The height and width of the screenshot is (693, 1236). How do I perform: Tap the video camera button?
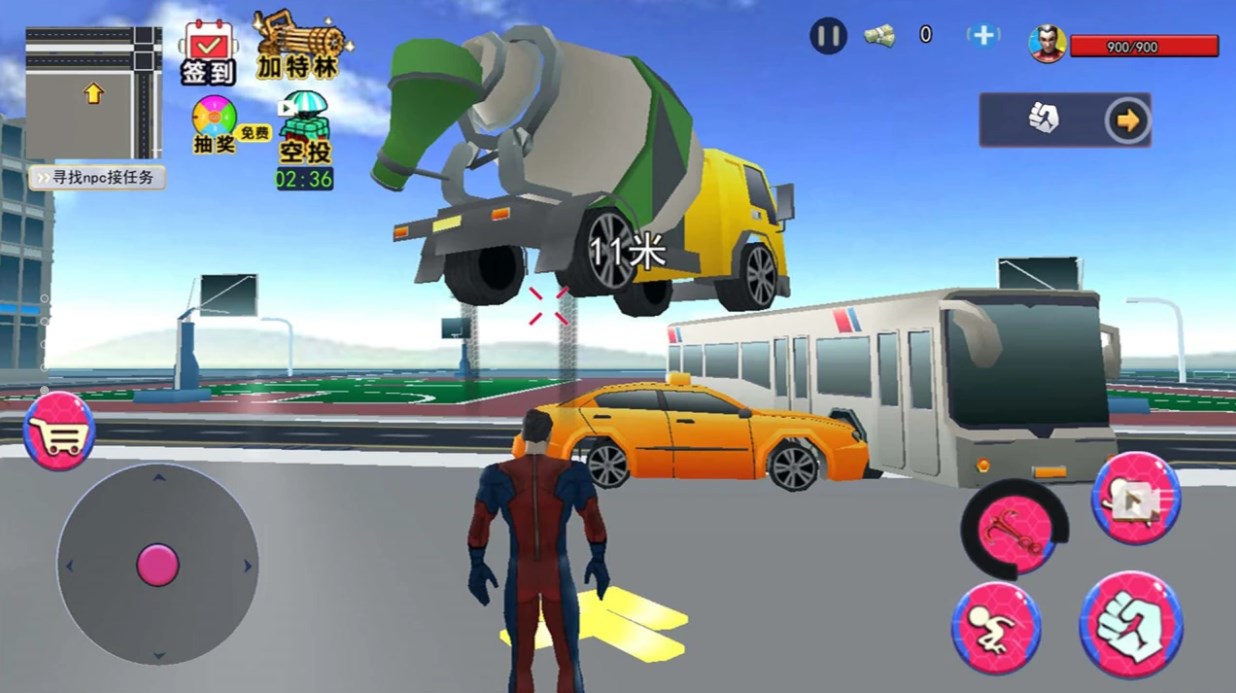(x=1136, y=498)
